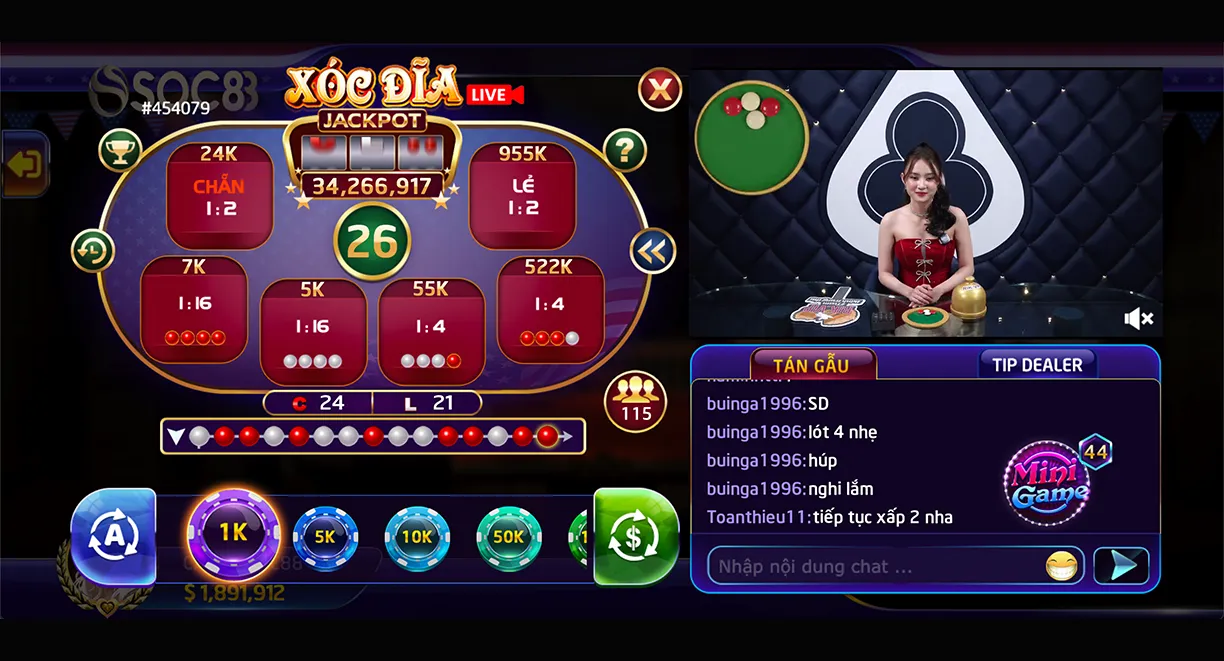The image size is (1224, 661).
Task: View the 115 players list
Action: click(x=636, y=402)
